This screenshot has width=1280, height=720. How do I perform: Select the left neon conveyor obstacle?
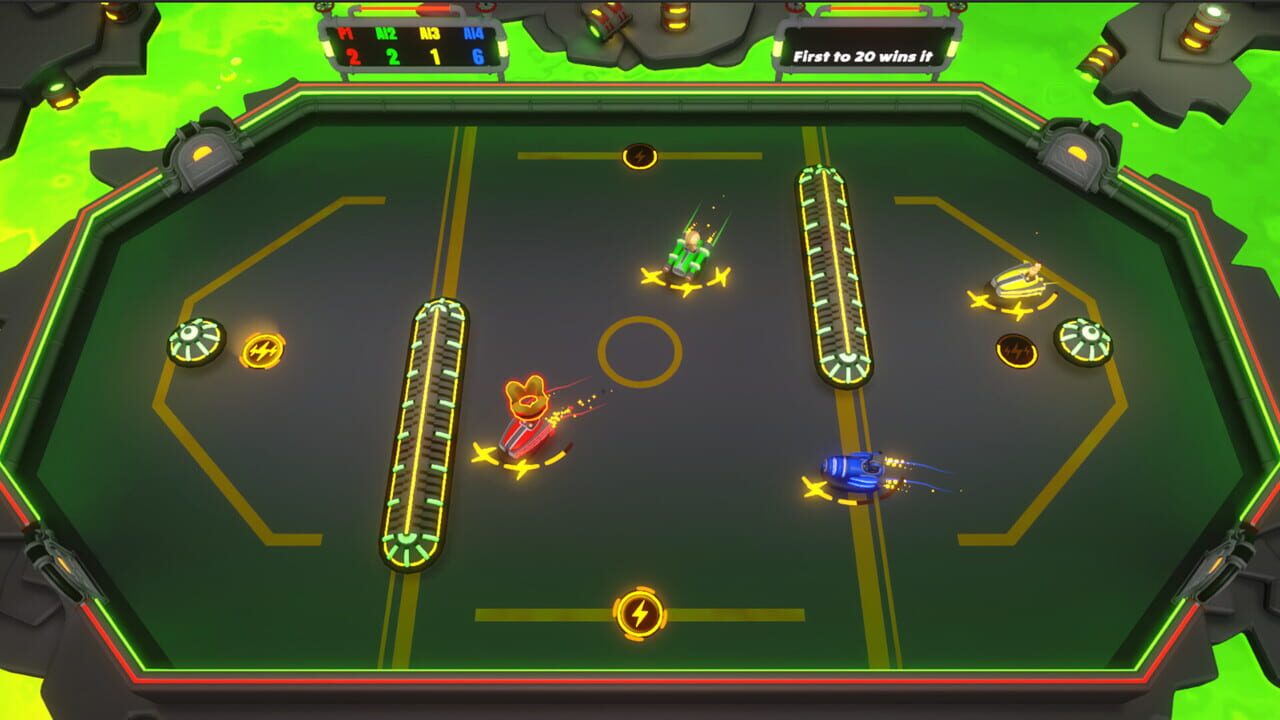pyautogui.click(x=432, y=435)
